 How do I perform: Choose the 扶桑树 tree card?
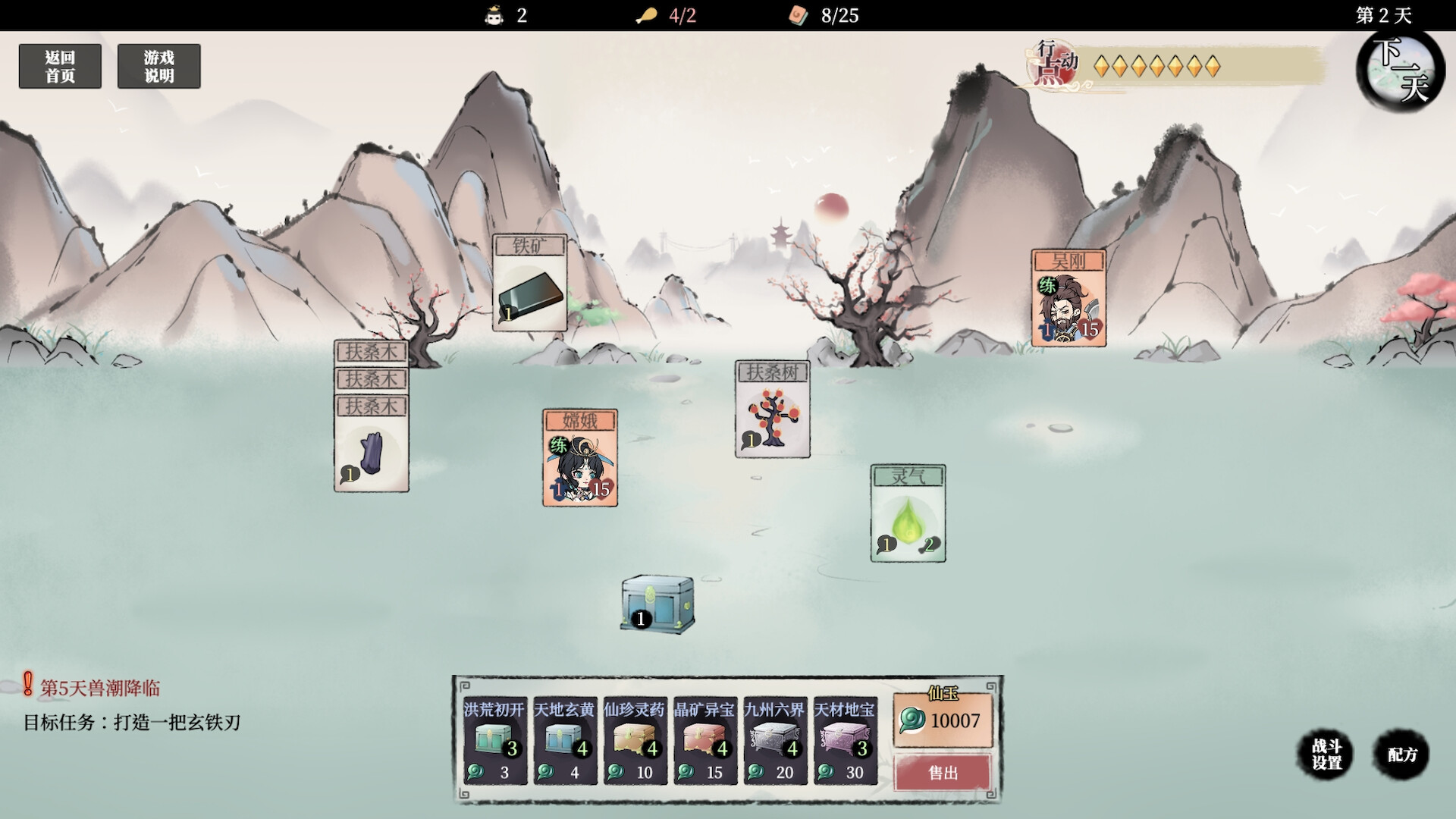[772, 409]
